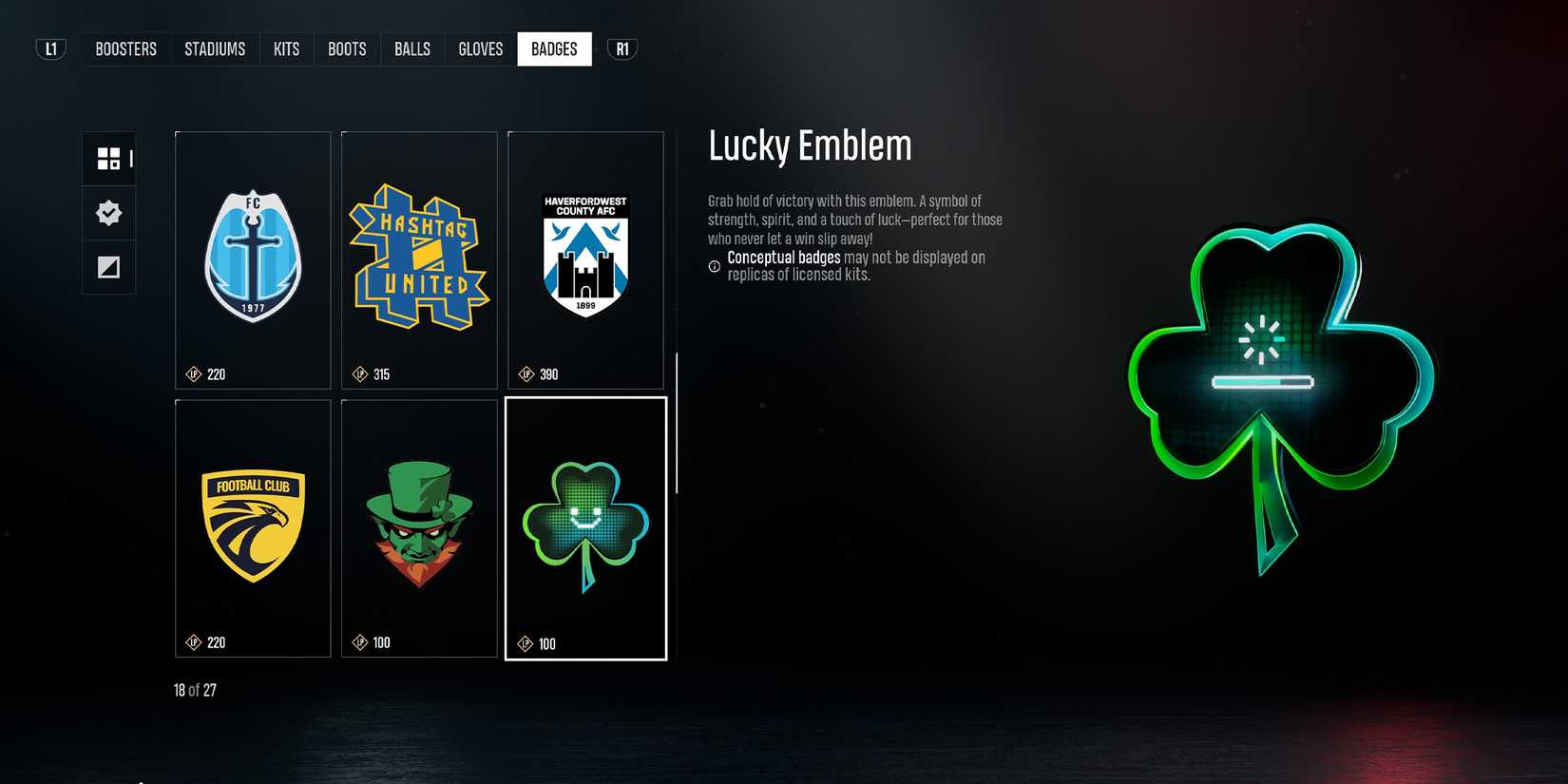Screen dimensions: 1568x784
Task: Click the L1 shoulder button icon
Action: (x=49, y=48)
